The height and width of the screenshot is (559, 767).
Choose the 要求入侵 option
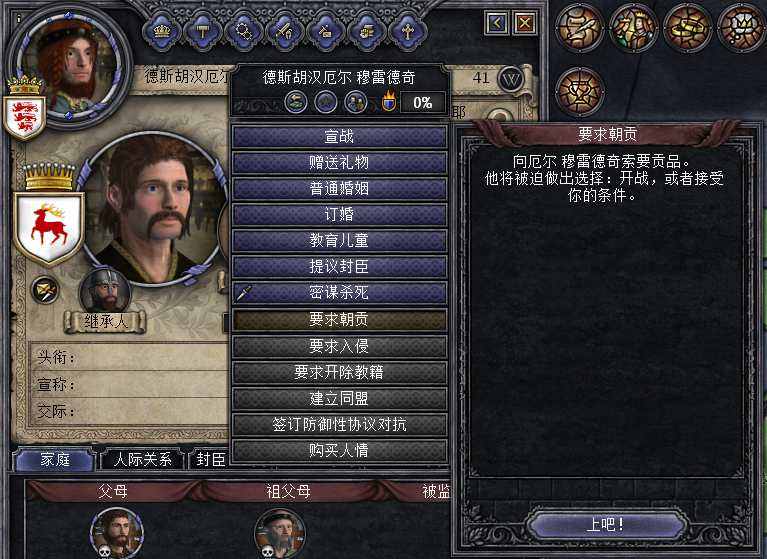coord(339,345)
